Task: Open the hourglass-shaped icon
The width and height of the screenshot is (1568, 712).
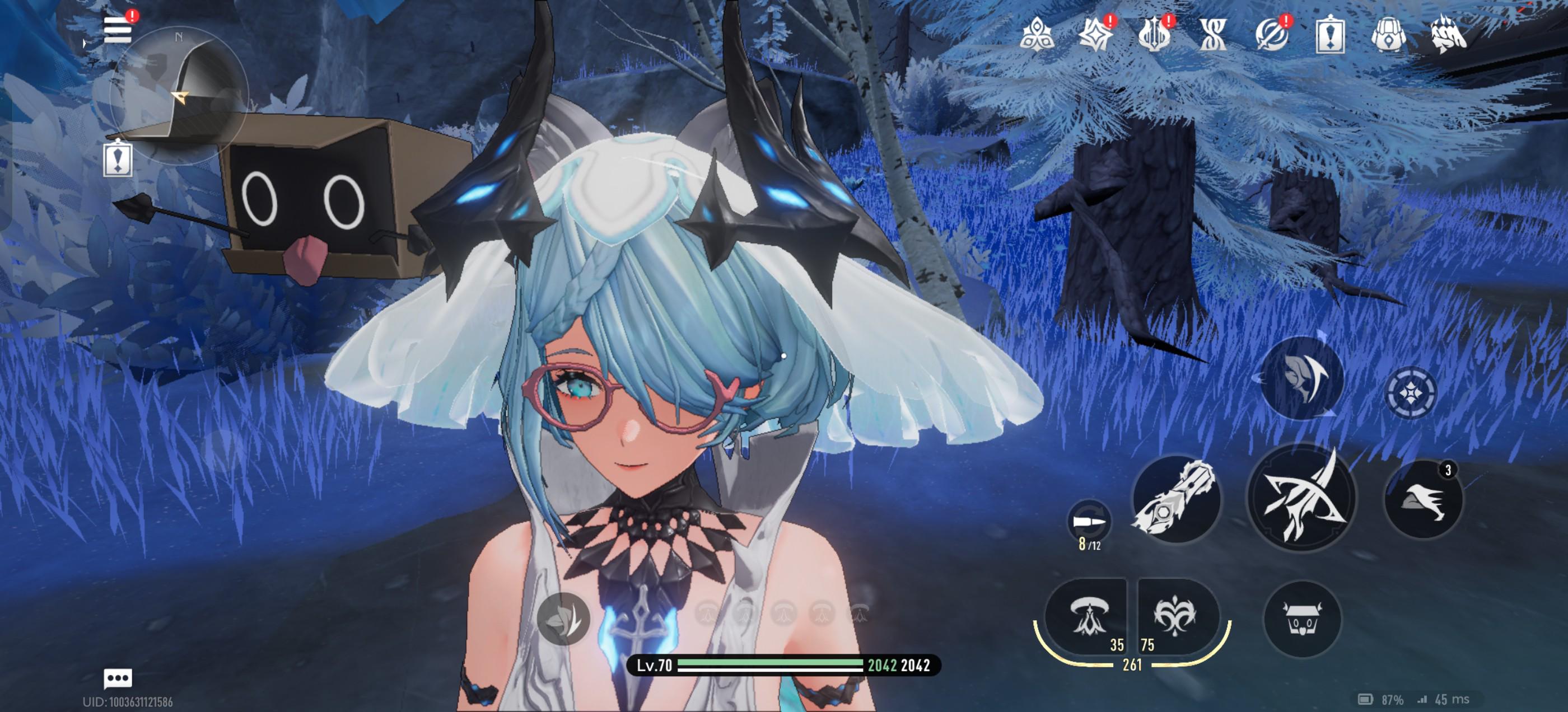Action: [1212, 34]
